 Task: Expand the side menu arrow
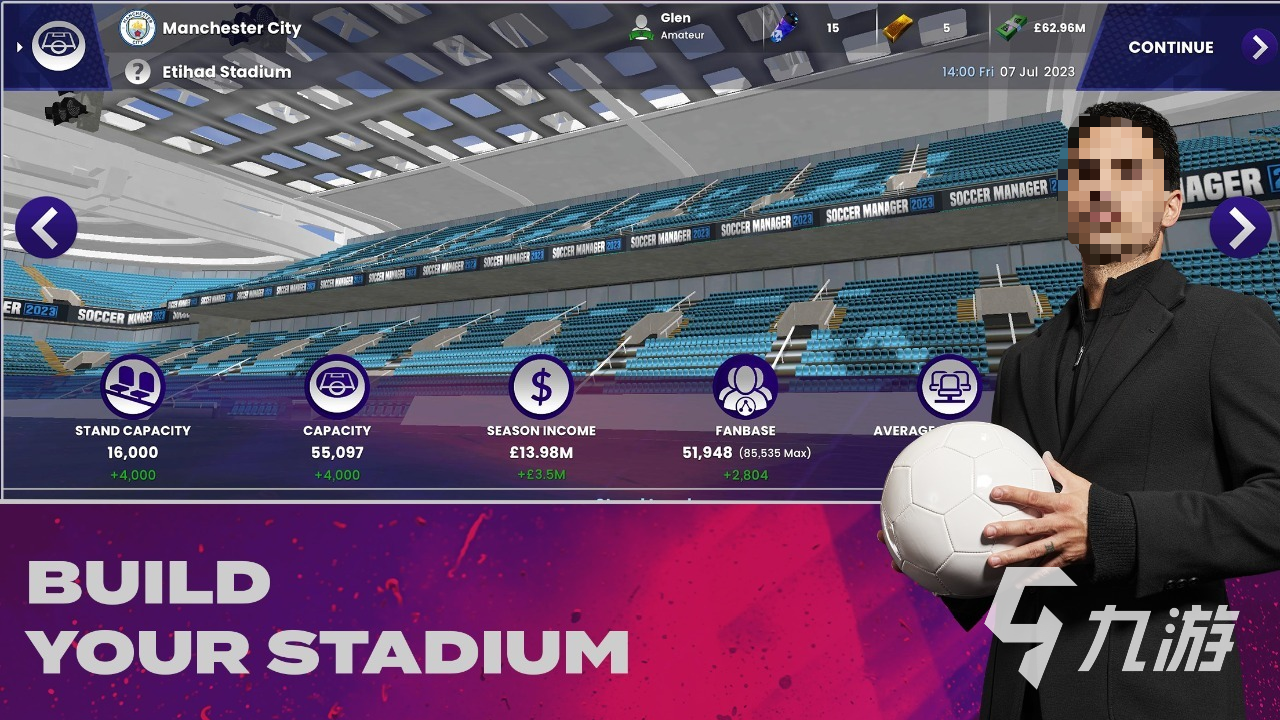(x=19, y=46)
